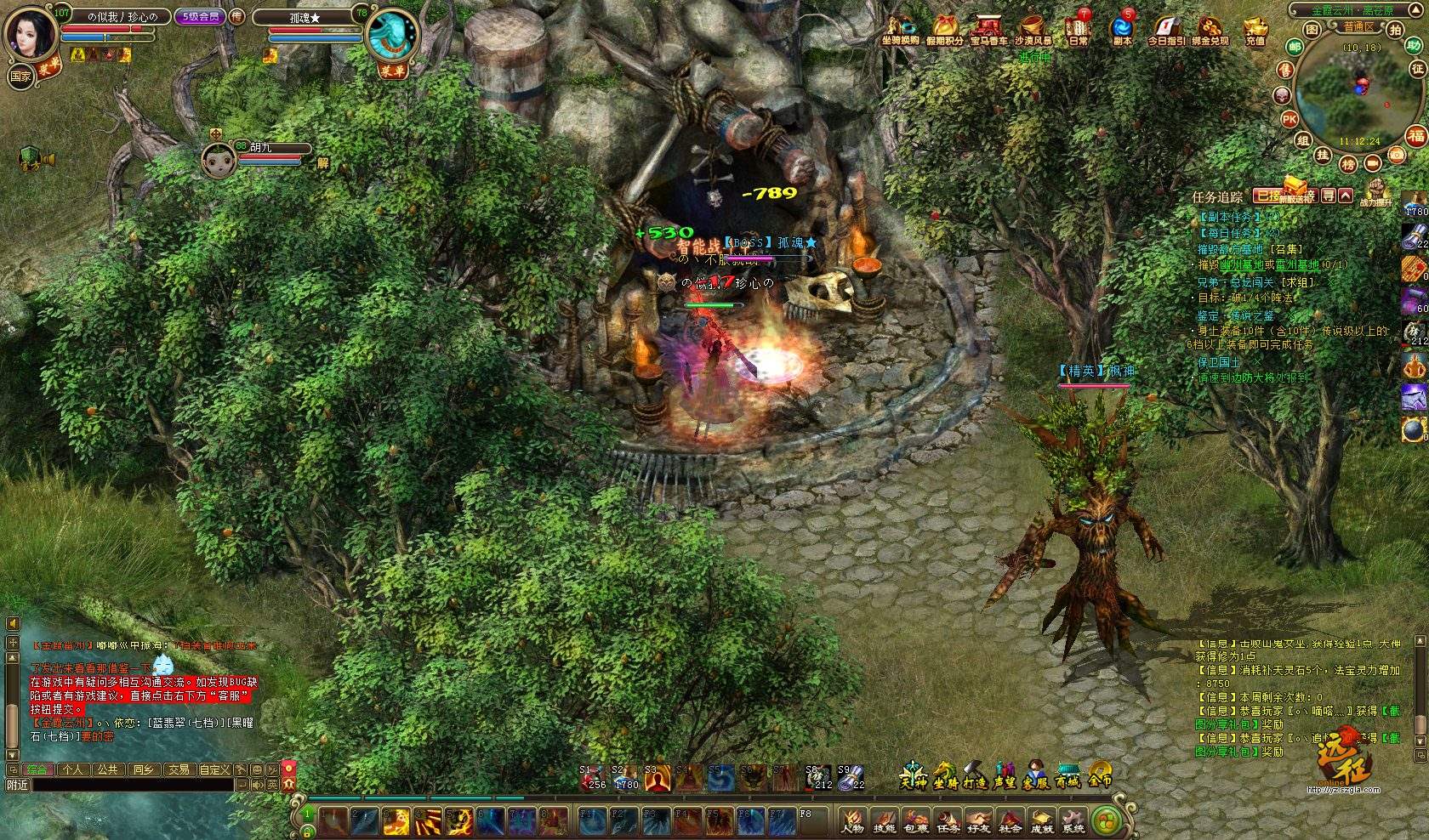Open the 系统 system menu
The image size is (1429, 840).
pos(1073,820)
